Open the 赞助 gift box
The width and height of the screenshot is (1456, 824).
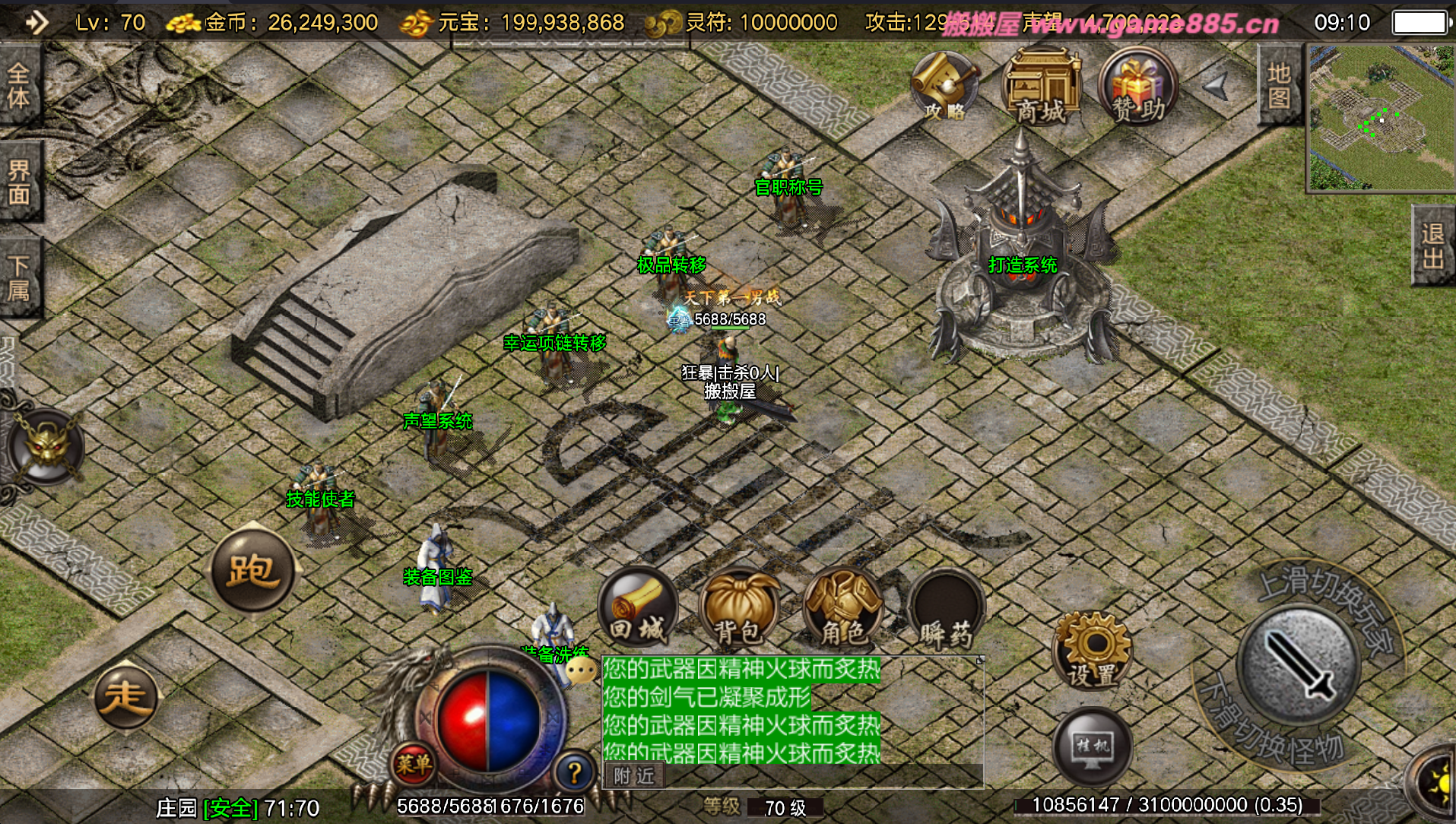coord(1137,87)
